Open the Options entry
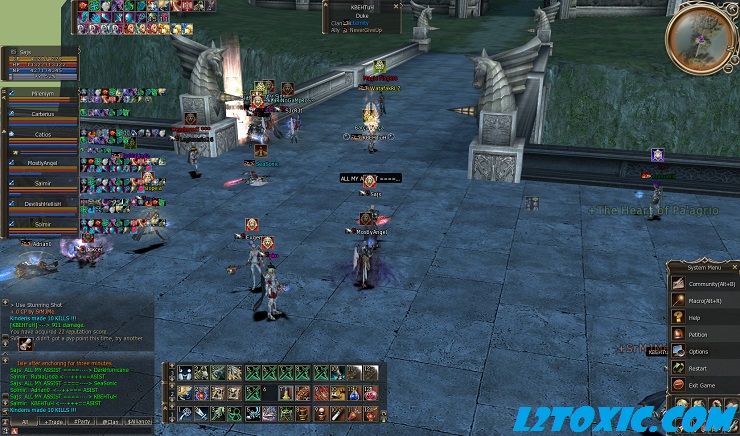Image resolution: width=740 pixels, height=436 pixels. coord(698,351)
